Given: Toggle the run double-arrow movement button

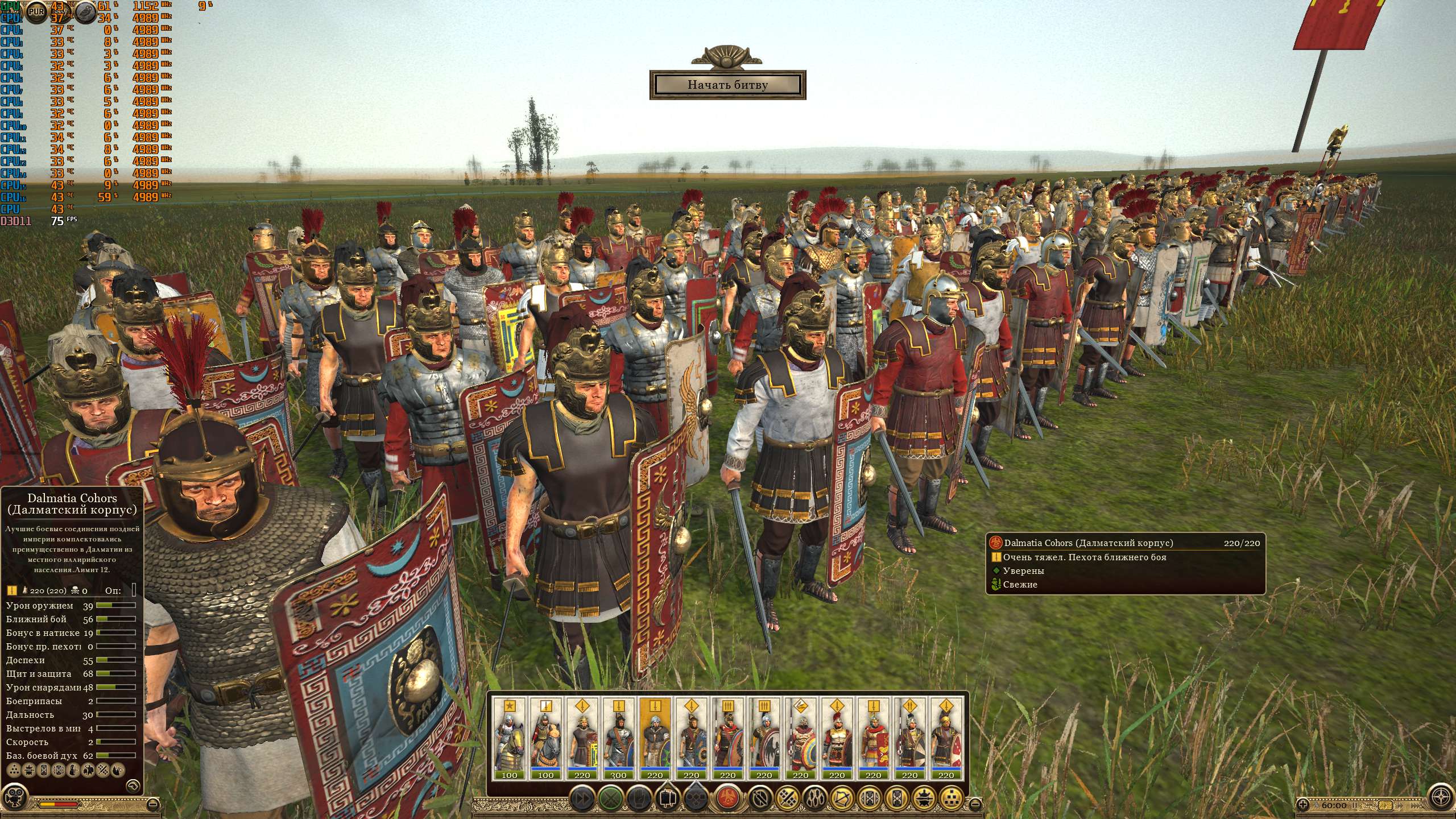Looking at the screenshot, I should (582, 797).
